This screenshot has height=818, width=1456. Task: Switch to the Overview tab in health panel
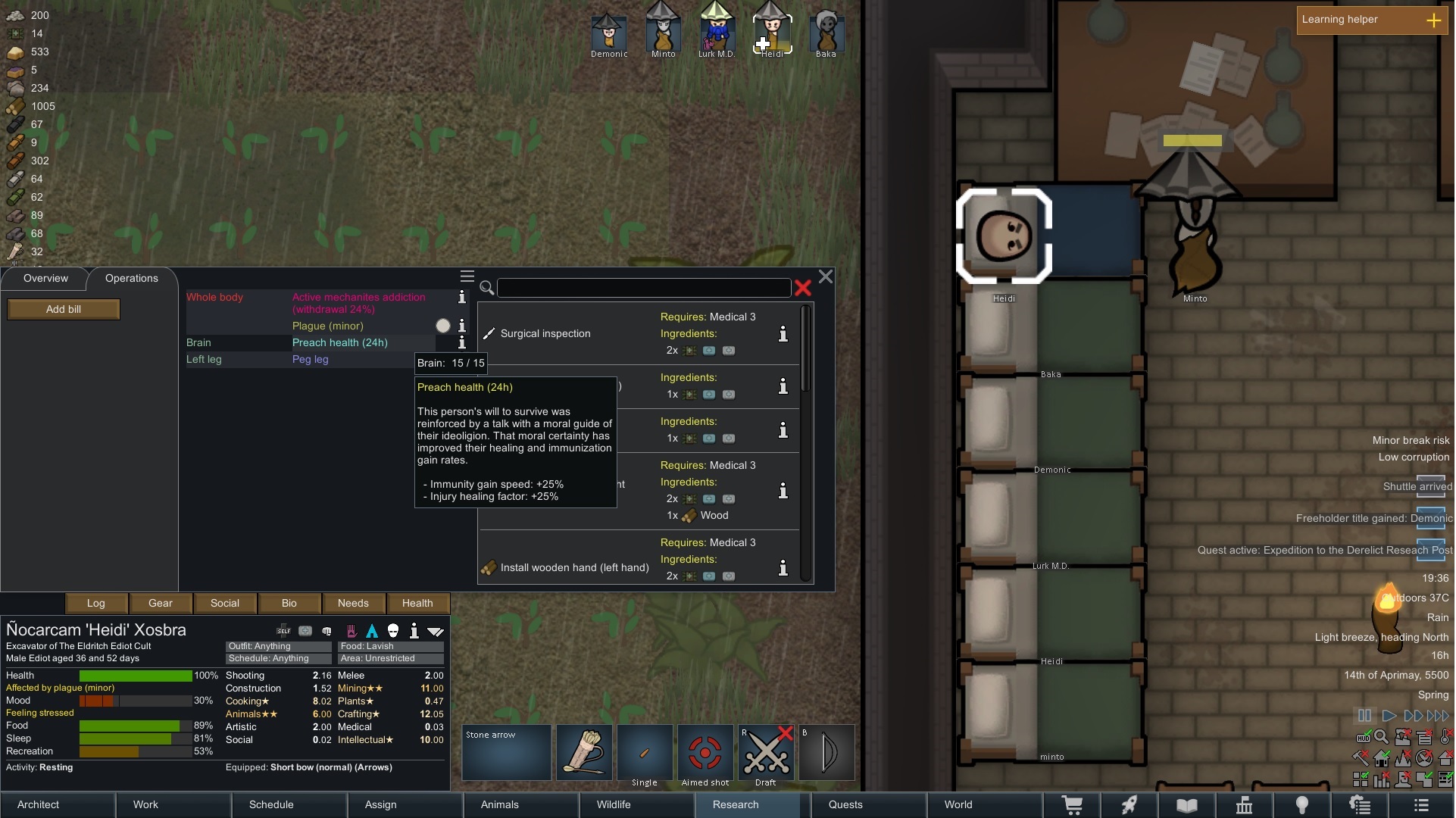pyautogui.click(x=45, y=279)
